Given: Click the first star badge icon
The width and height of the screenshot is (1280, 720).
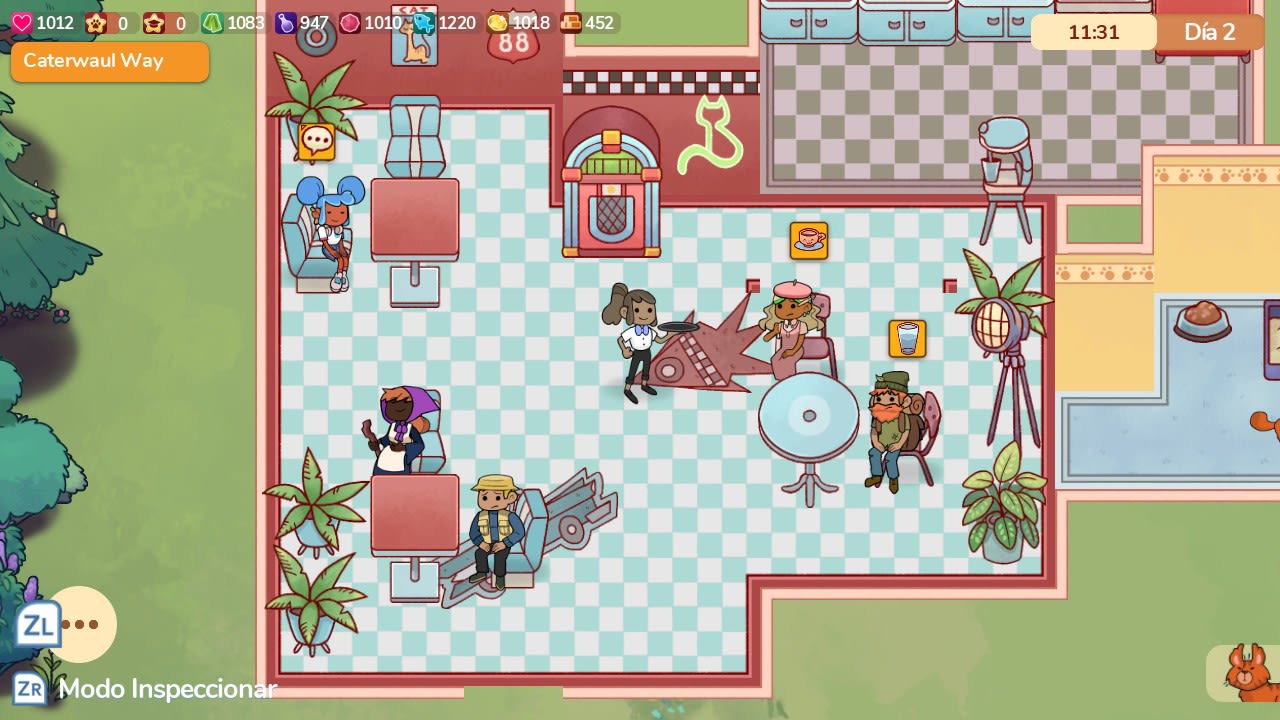Looking at the screenshot, I should [93, 22].
